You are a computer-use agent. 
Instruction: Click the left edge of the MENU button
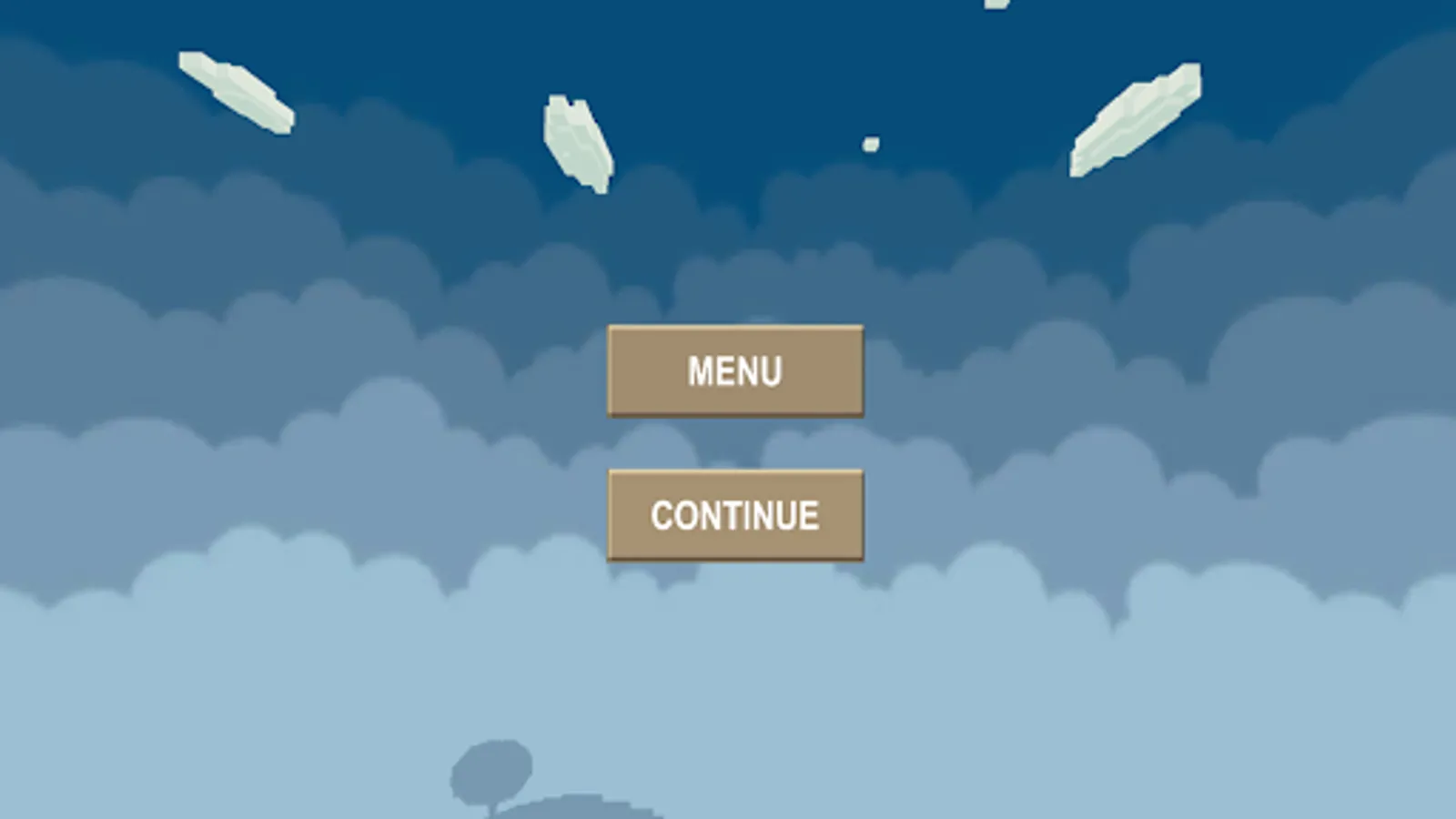(615, 369)
